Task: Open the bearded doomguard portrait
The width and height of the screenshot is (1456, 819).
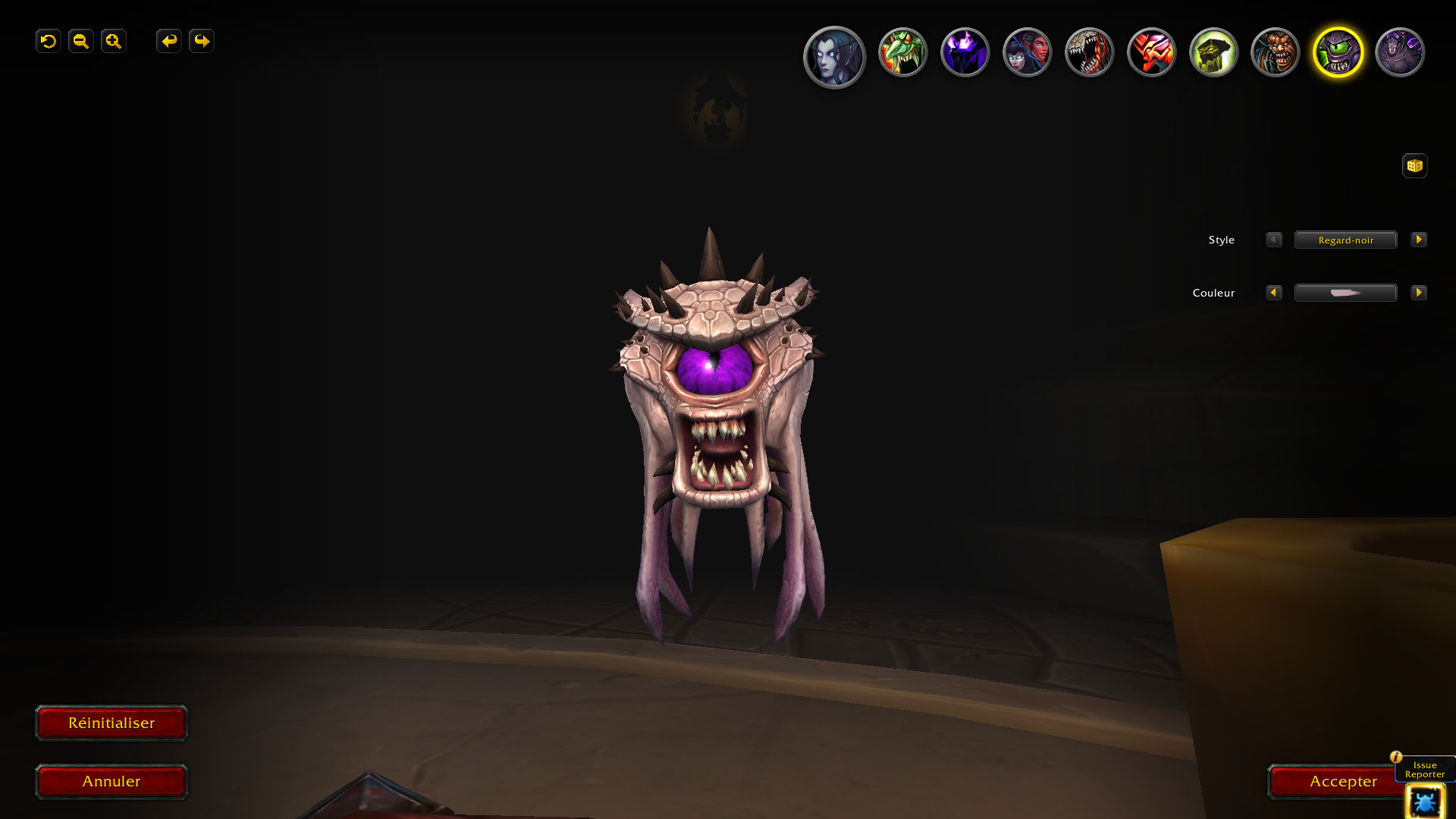Action: 1276,52
